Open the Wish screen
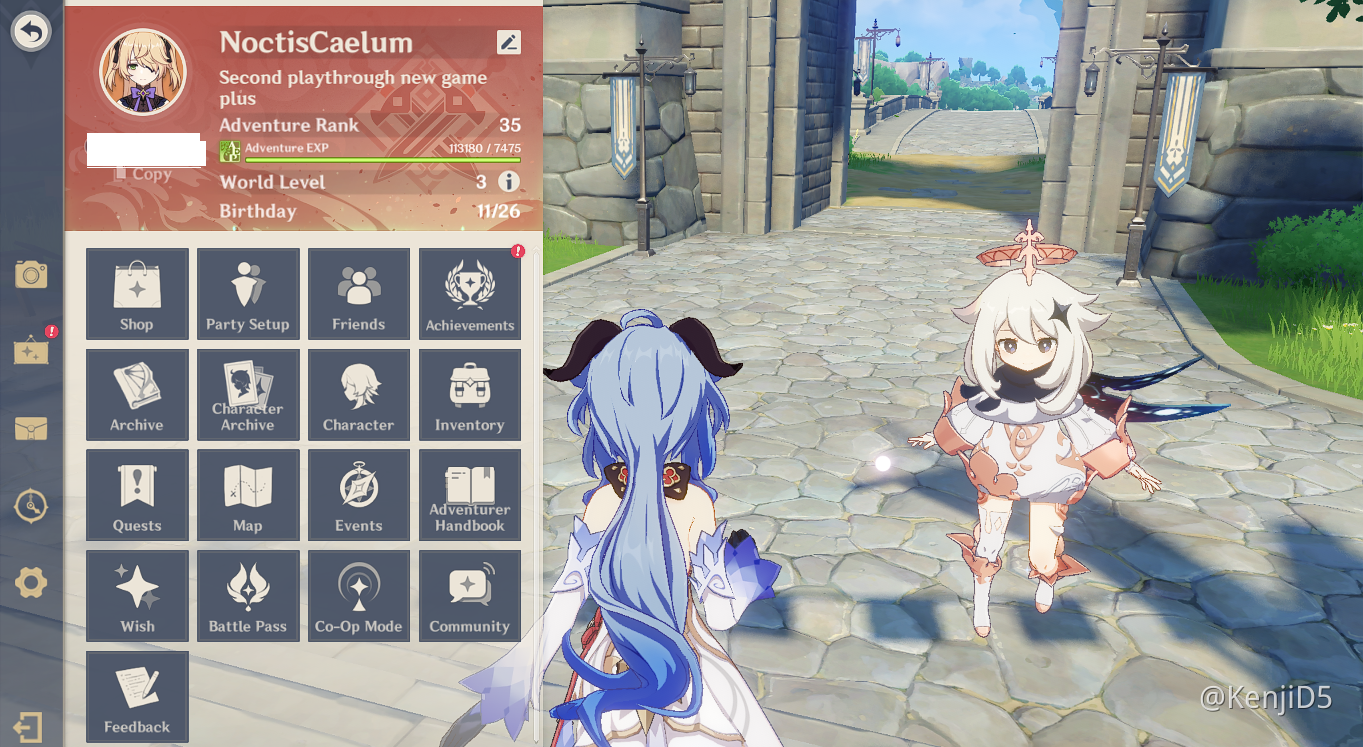Viewport: 1363px width, 747px height. [x=137, y=596]
